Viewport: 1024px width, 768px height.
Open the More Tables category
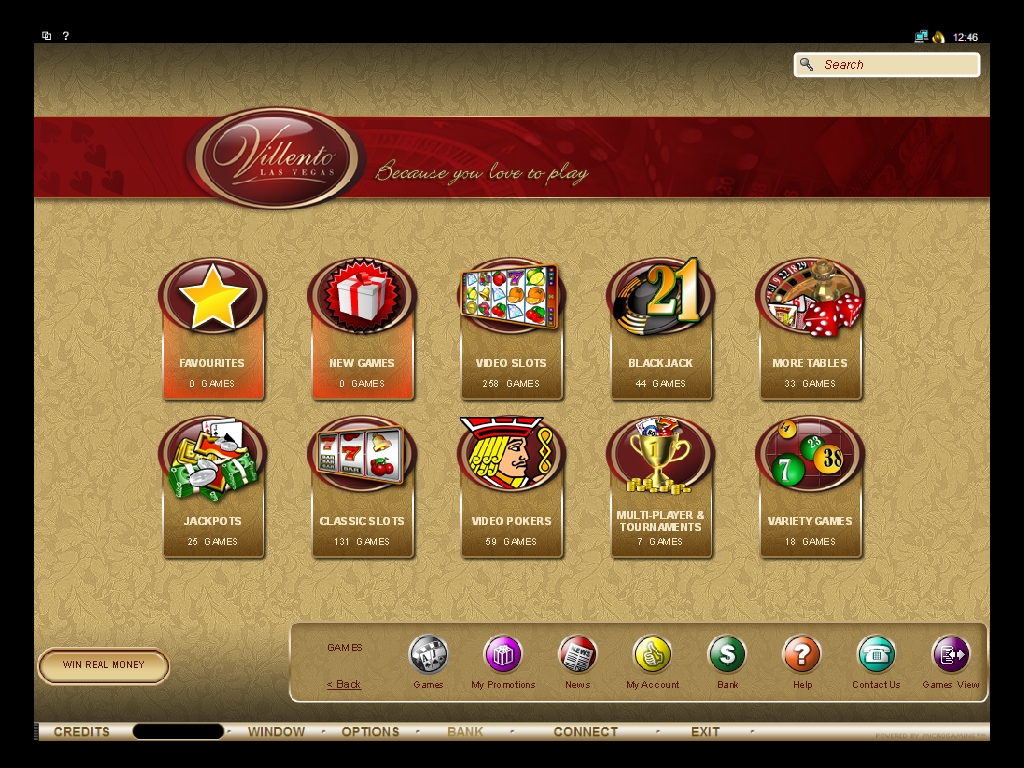click(809, 330)
